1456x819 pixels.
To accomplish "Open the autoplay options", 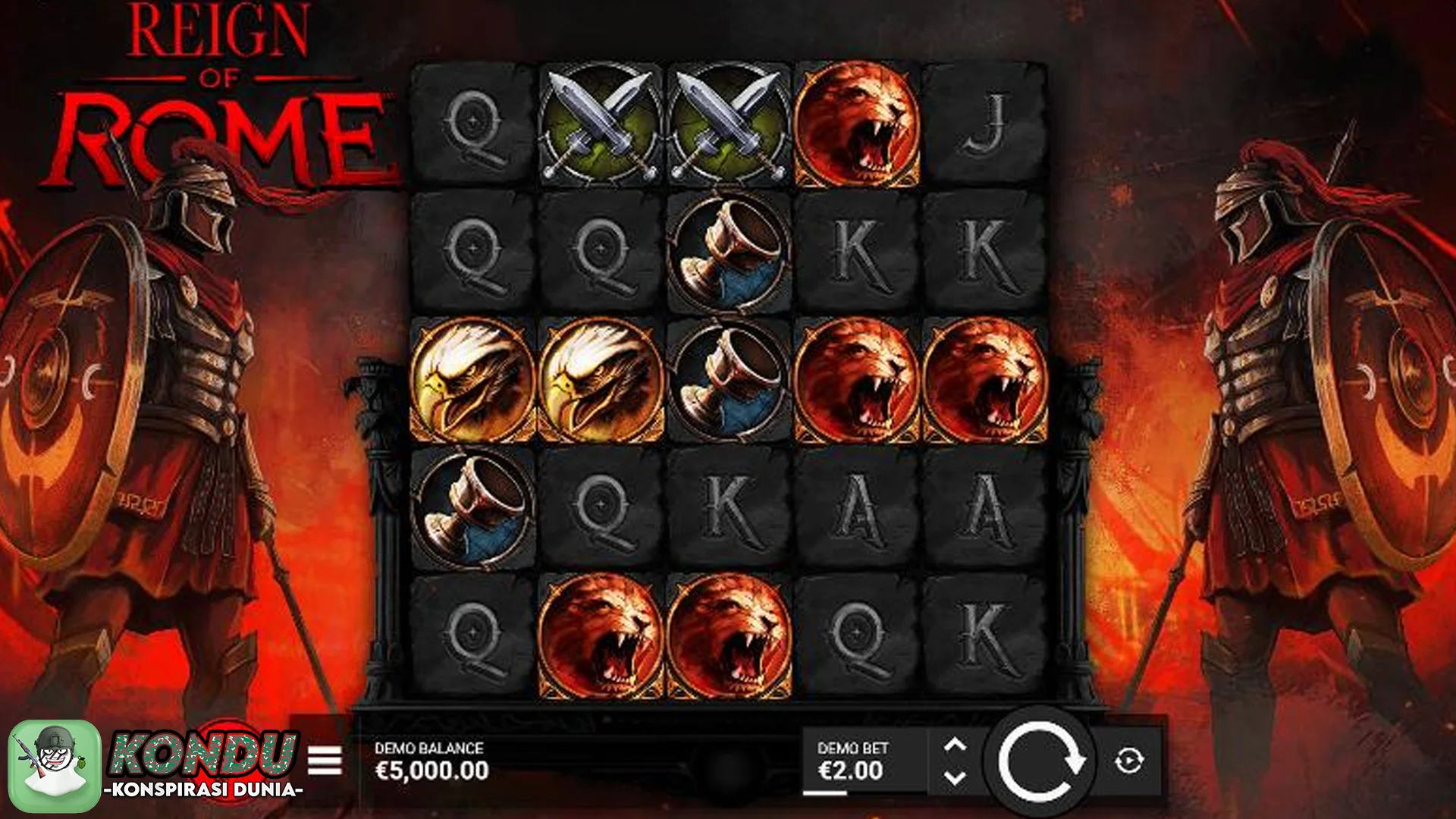I will point(1129,761).
